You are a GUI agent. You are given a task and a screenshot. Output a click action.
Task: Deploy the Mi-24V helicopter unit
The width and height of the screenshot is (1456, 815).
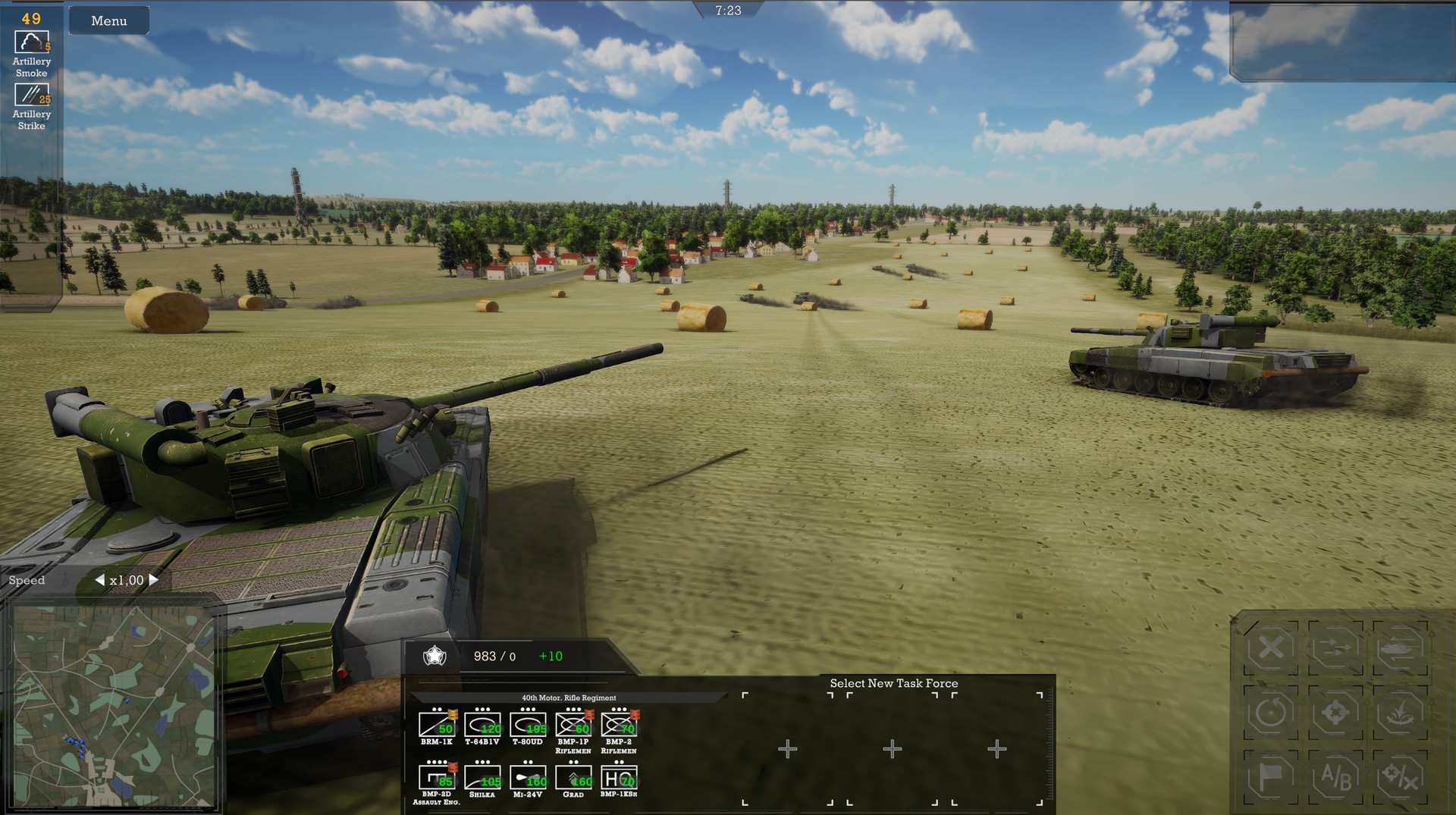[x=527, y=779]
